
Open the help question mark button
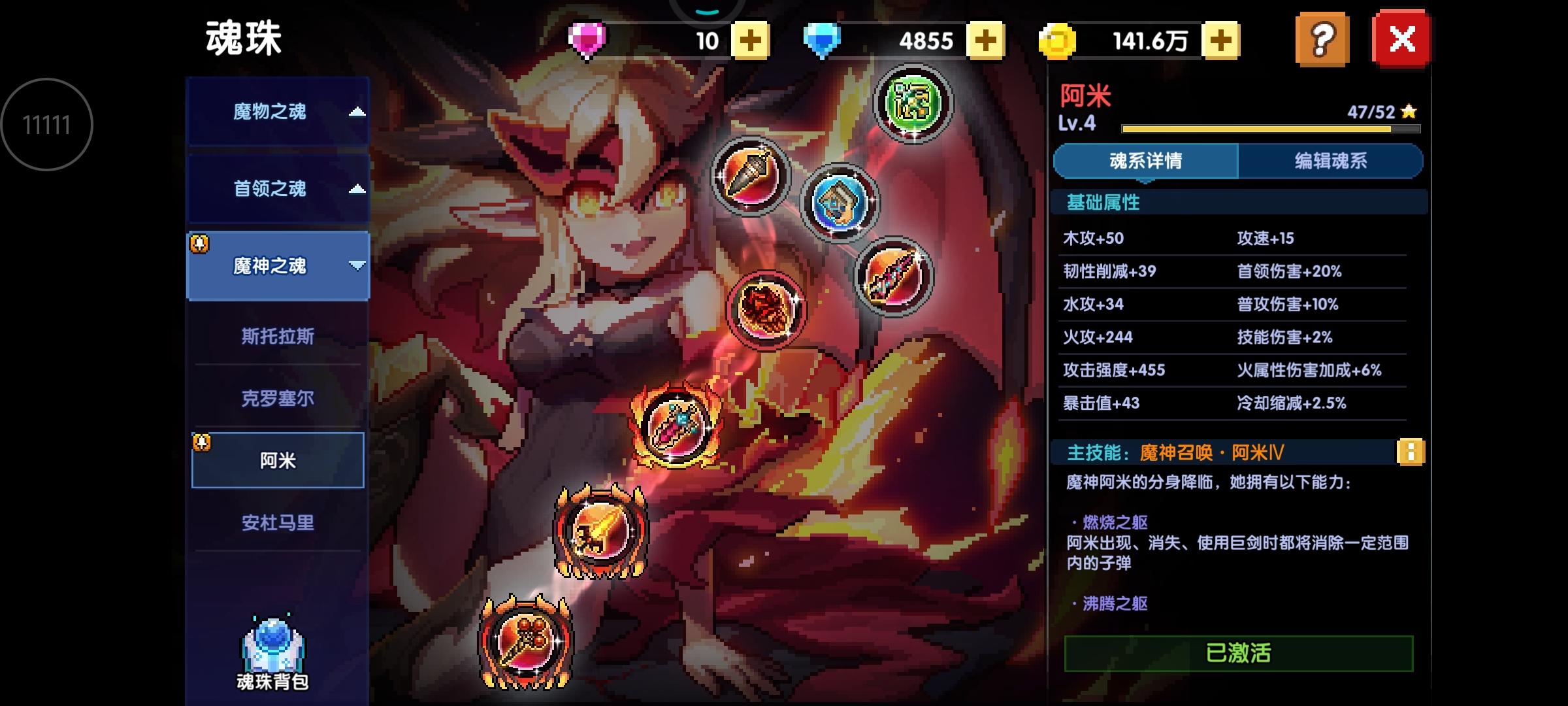[1321, 41]
